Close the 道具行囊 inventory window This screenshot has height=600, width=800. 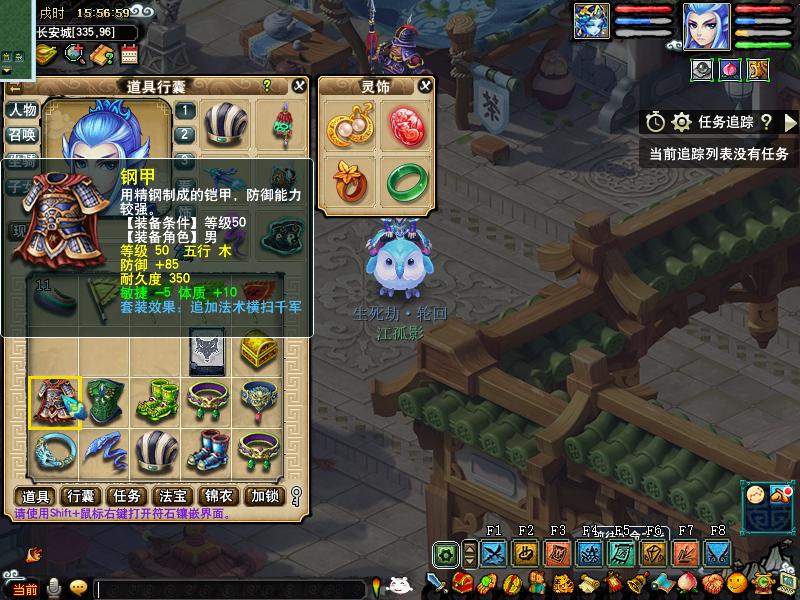299,86
